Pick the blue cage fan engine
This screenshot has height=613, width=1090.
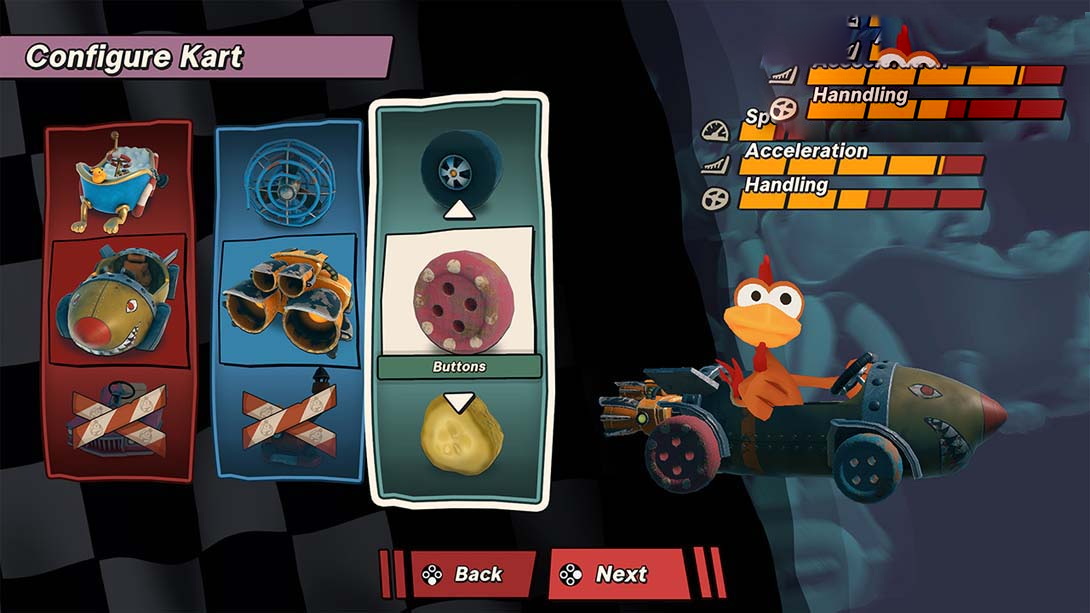(x=288, y=175)
